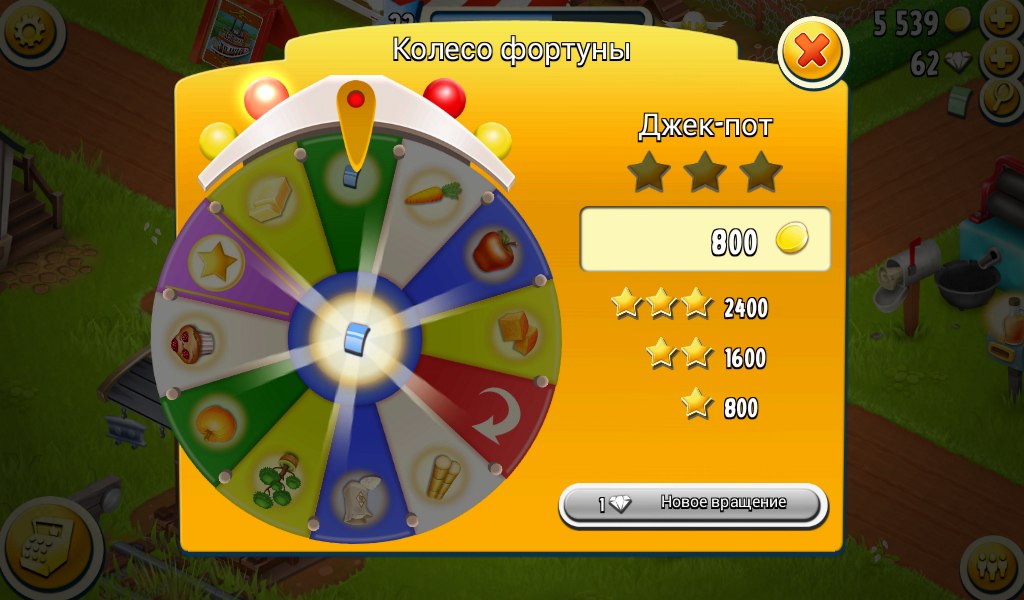Add more coins with the plus button
Viewport: 1024px width, 600px height.
click(1002, 19)
